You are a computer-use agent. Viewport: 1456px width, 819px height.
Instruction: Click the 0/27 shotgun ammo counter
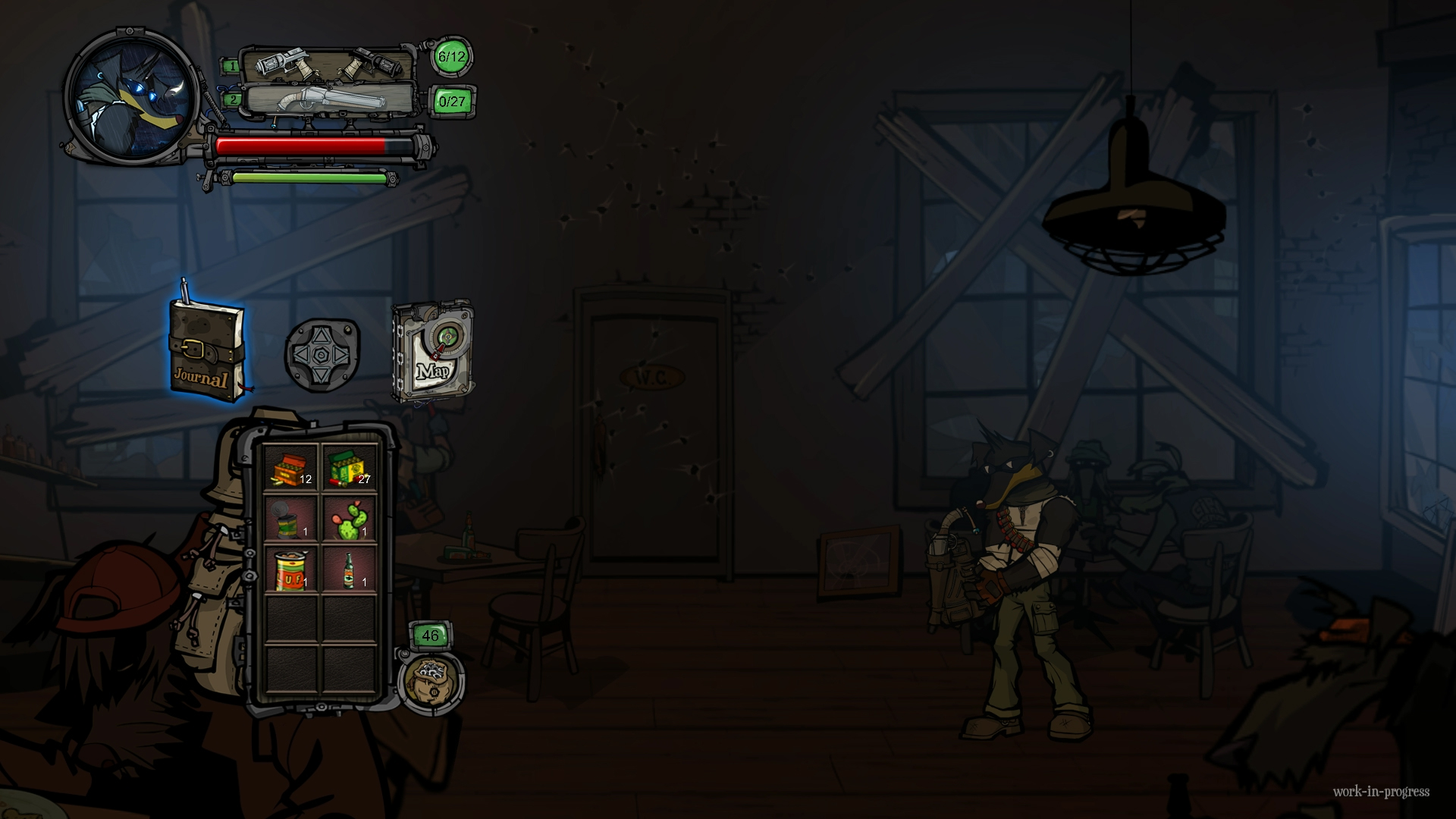450,100
